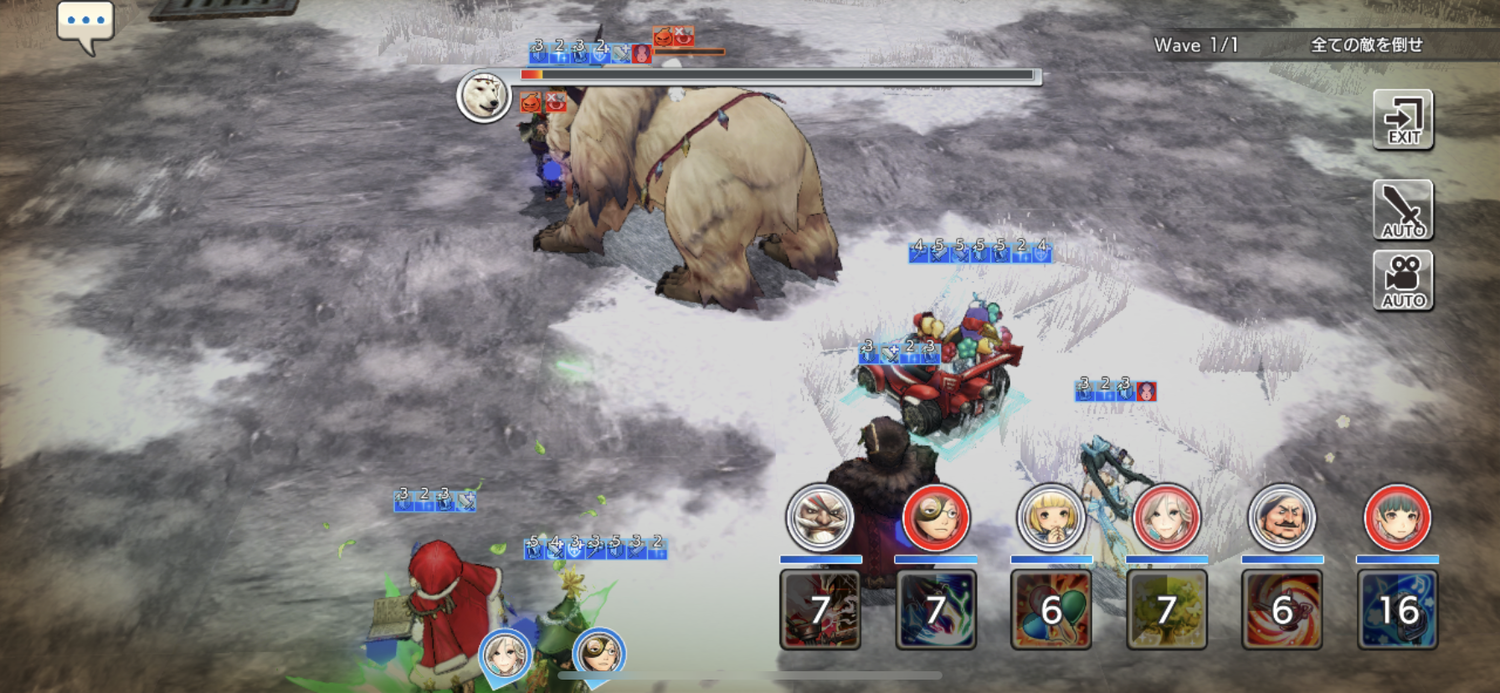Open the chat speech bubble
Viewport: 1500px width, 693px height.
coord(85,24)
